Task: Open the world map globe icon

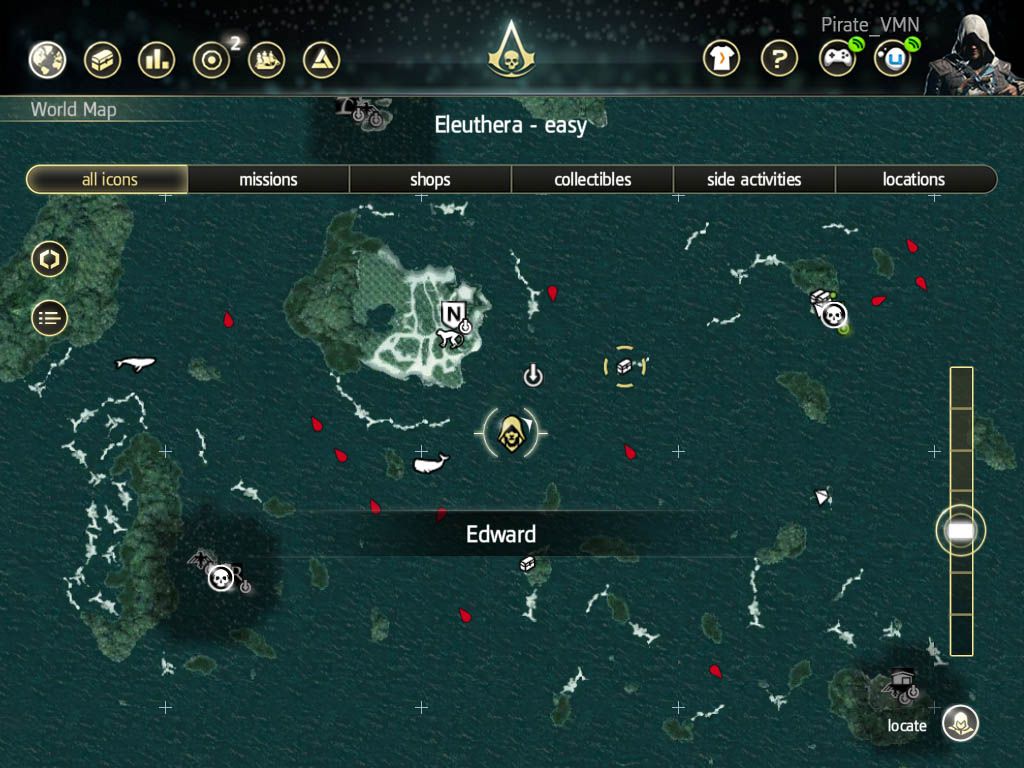Action: (47, 60)
